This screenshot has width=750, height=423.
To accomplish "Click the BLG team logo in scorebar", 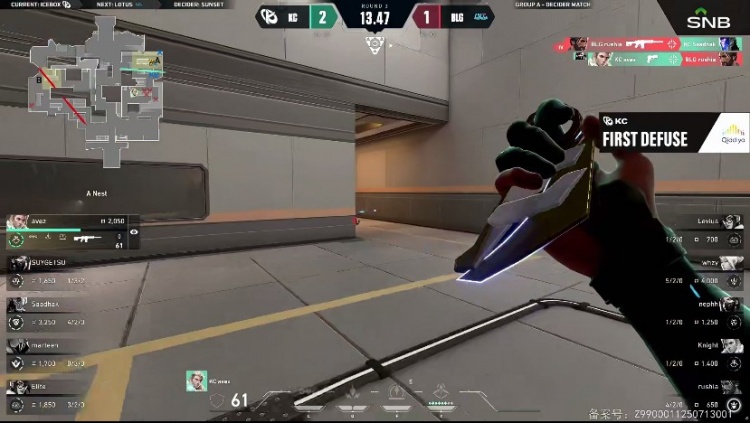I will point(479,16).
